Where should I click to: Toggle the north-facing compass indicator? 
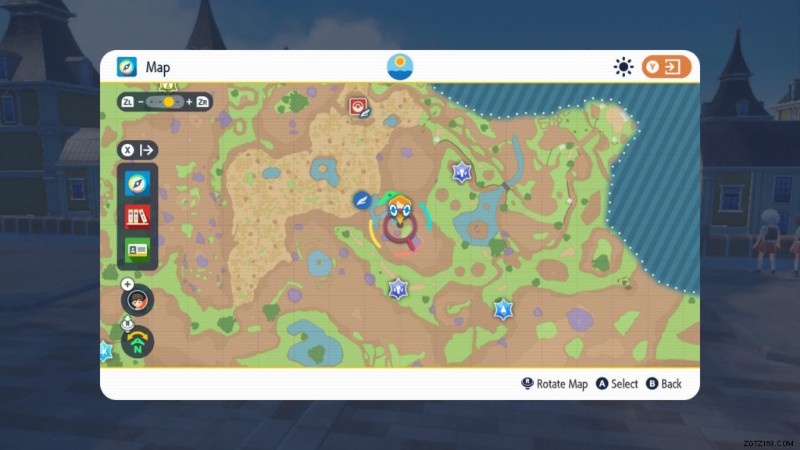coord(138,341)
